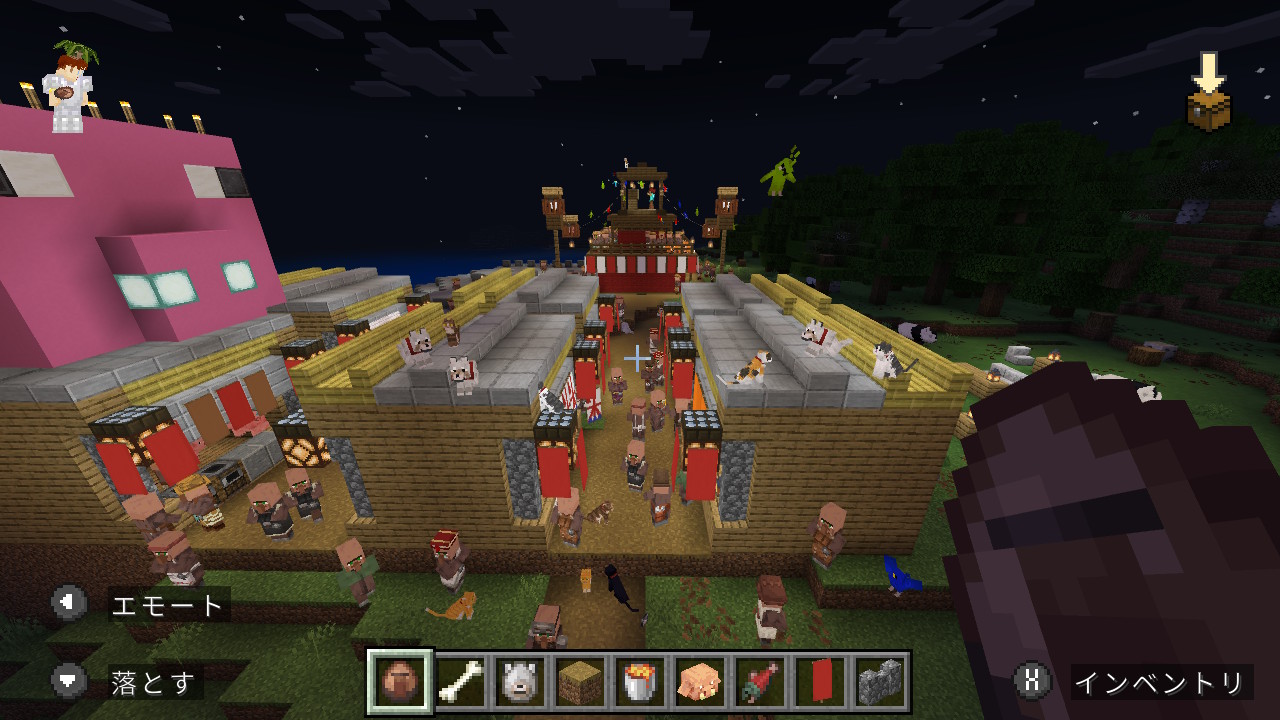Choose the white wolf head item slot
This screenshot has height=720, width=1280.
point(520,682)
